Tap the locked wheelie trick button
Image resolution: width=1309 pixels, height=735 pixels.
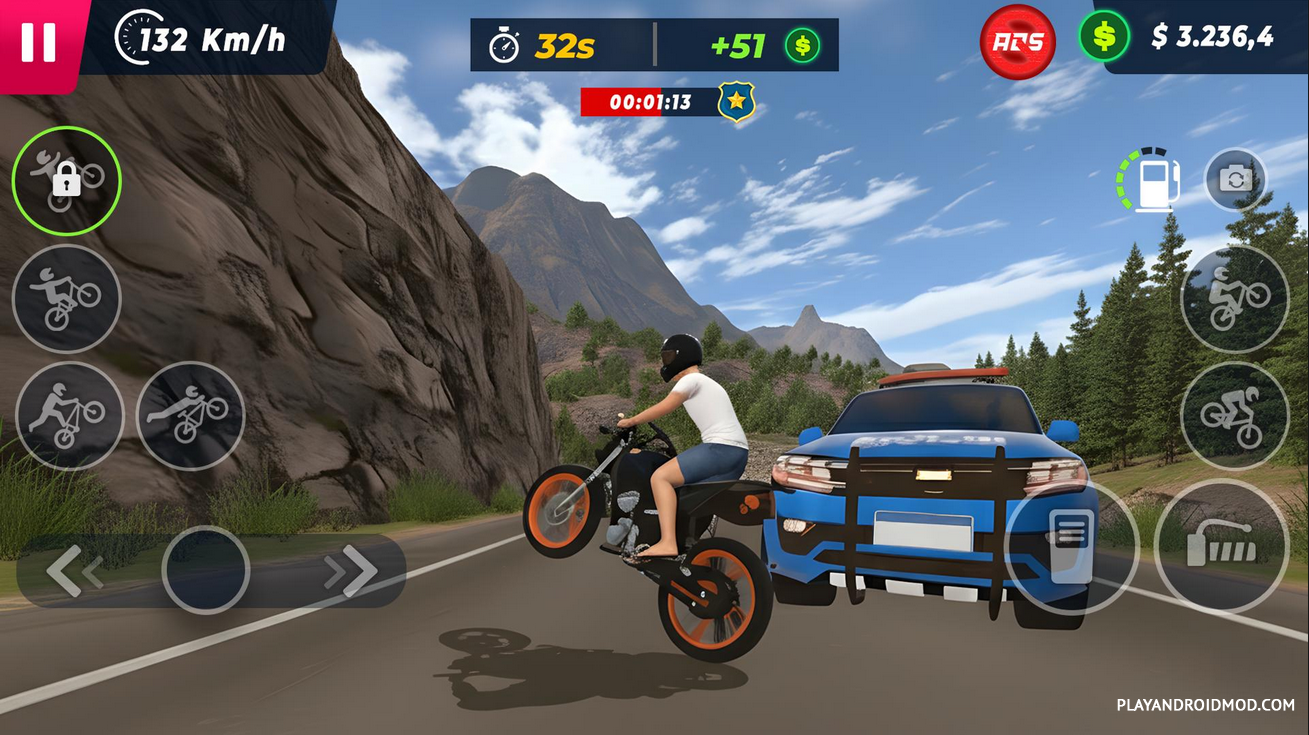(x=66, y=181)
